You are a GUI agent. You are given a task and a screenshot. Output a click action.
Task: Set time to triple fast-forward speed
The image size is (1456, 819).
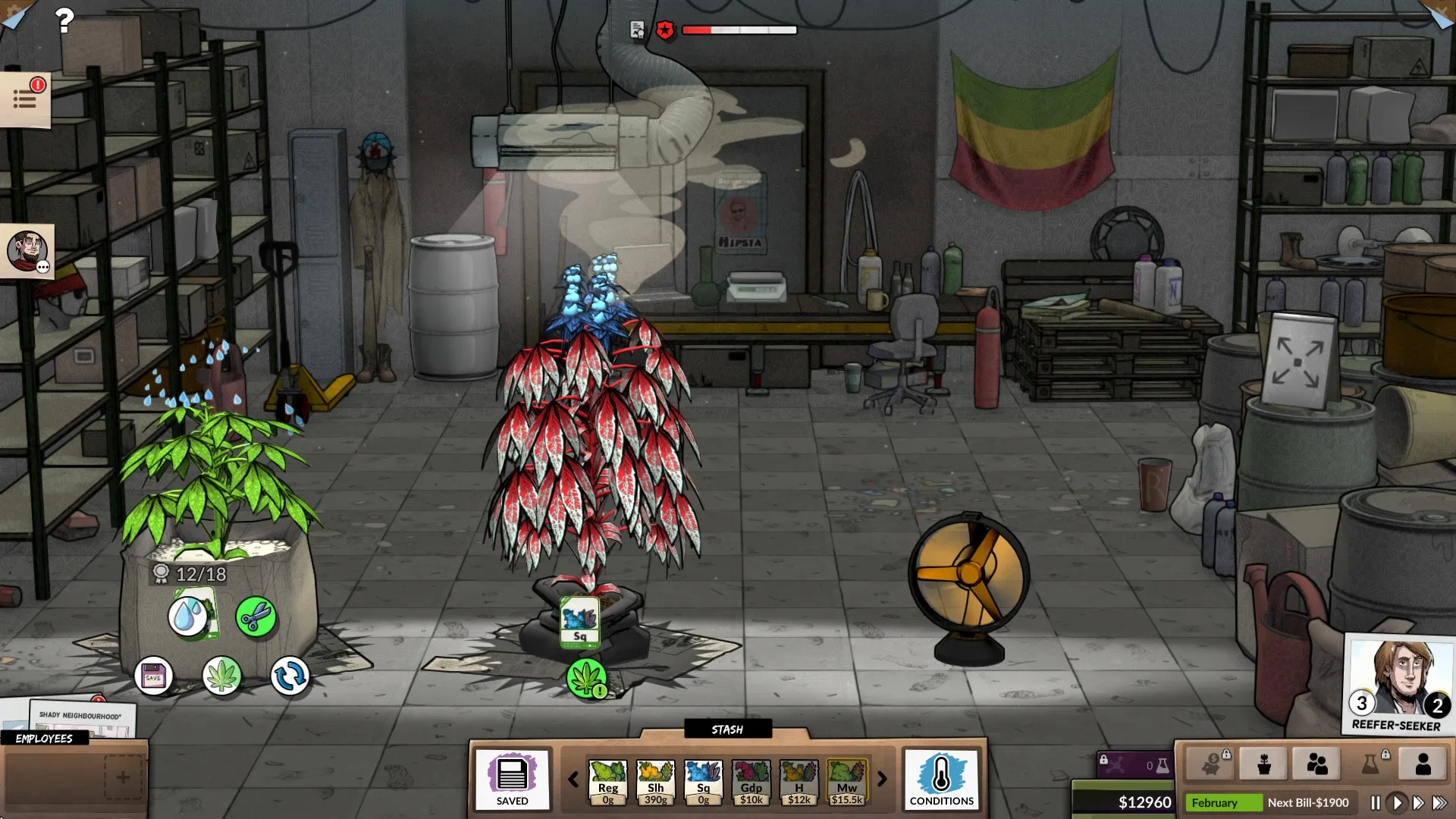1439,802
